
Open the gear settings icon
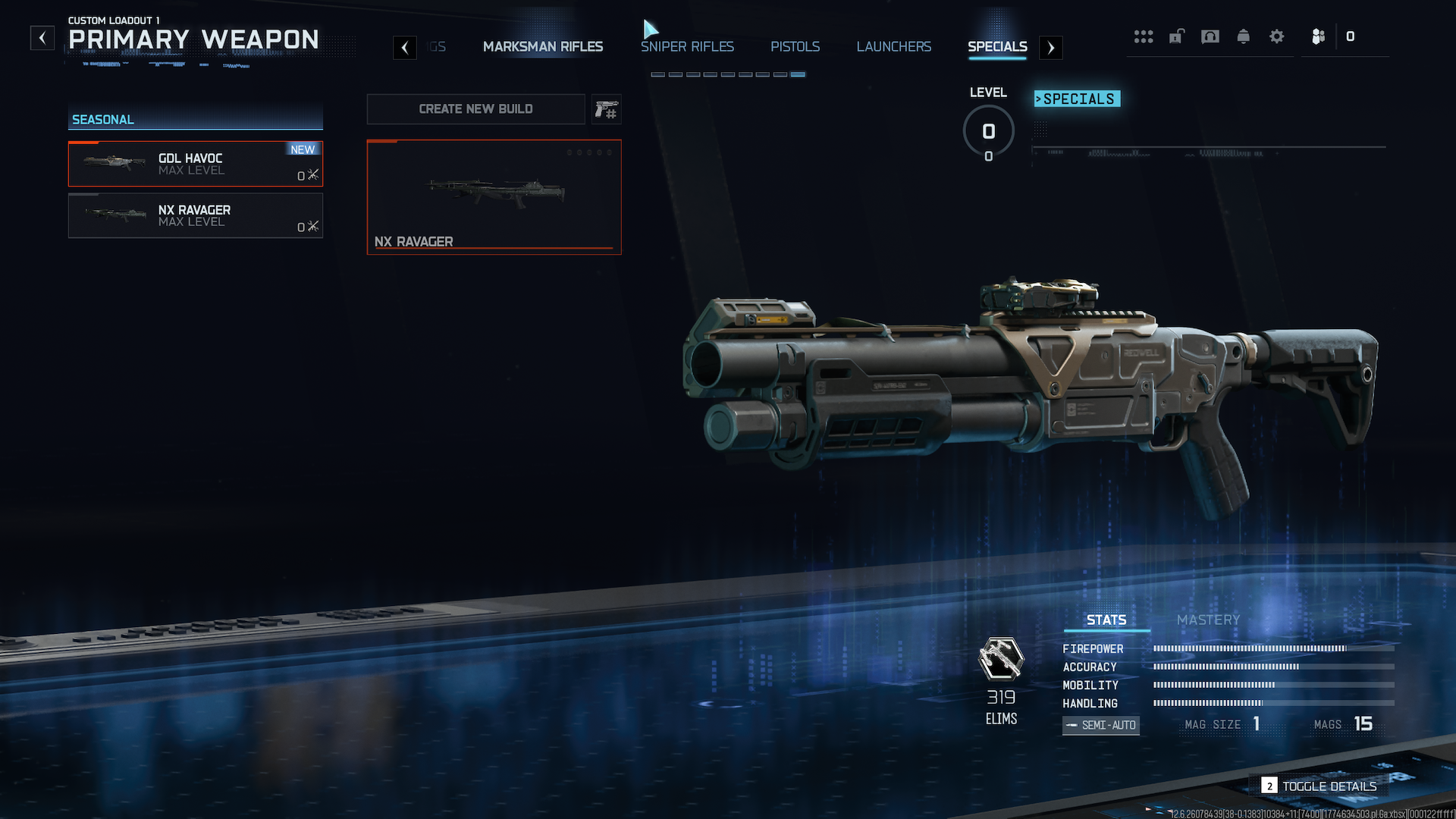point(1276,36)
